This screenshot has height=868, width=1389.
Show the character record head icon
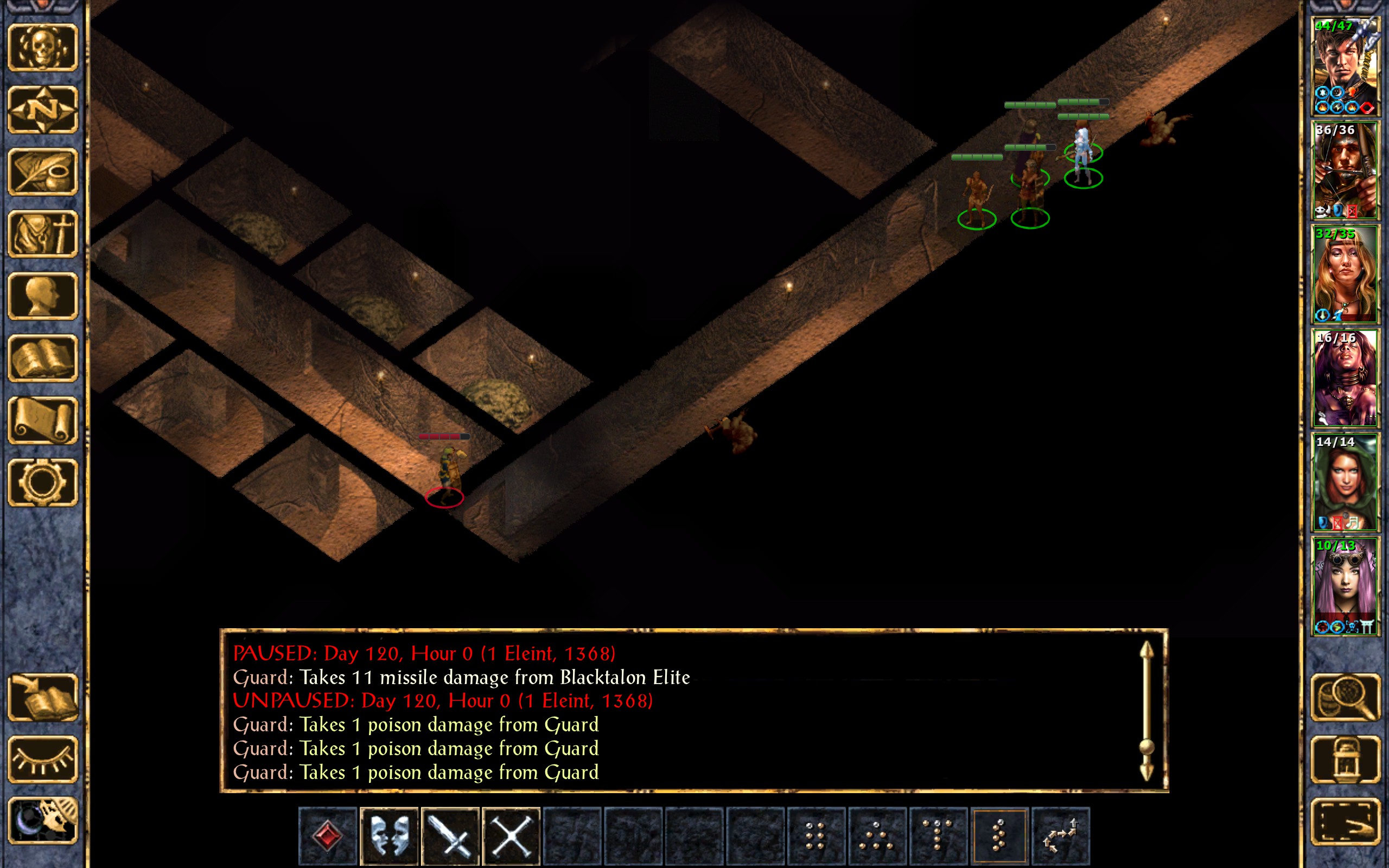coord(43,296)
